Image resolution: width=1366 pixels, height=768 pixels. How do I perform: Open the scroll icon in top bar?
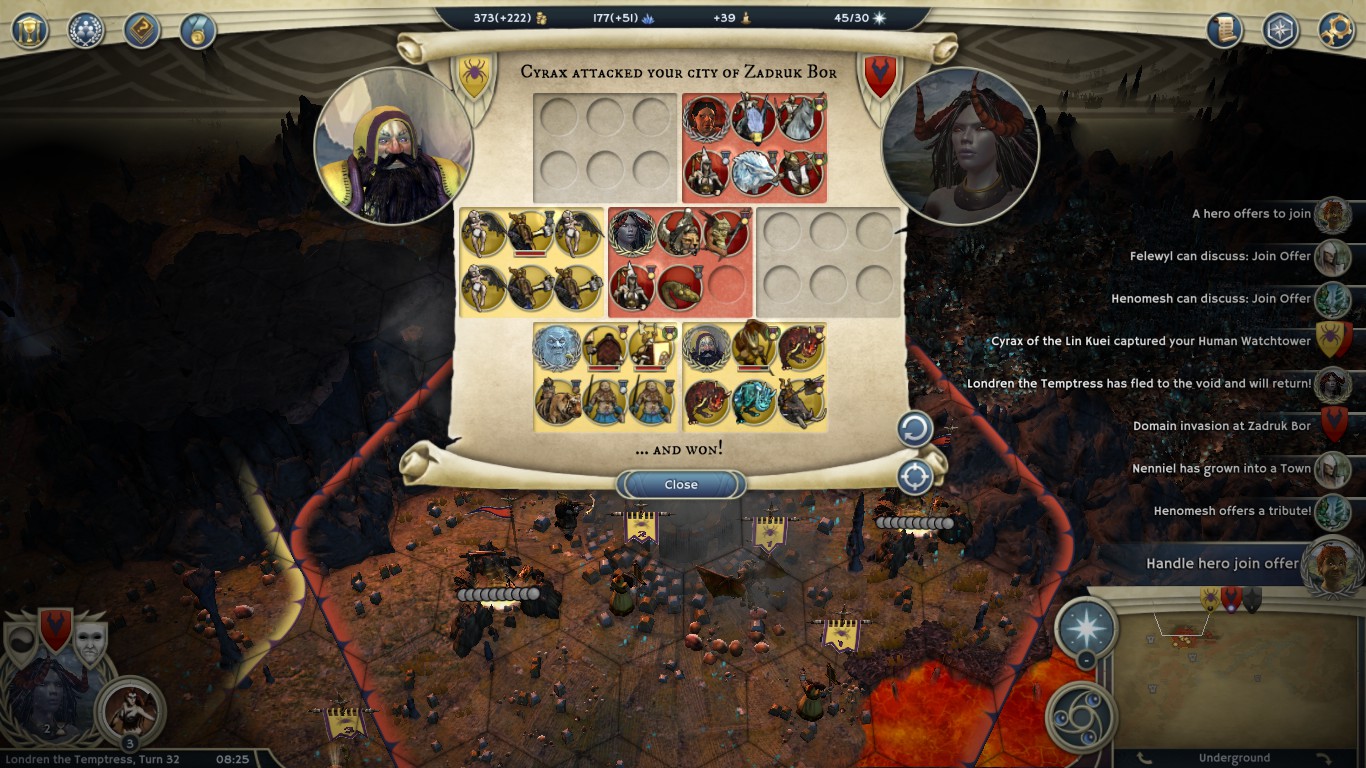click(1224, 30)
